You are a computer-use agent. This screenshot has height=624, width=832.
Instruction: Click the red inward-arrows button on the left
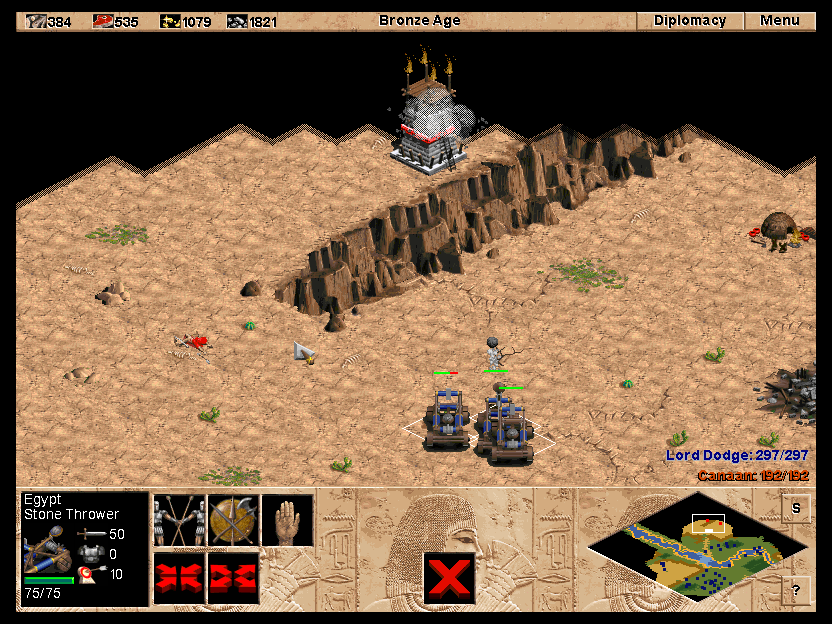click(179, 578)
